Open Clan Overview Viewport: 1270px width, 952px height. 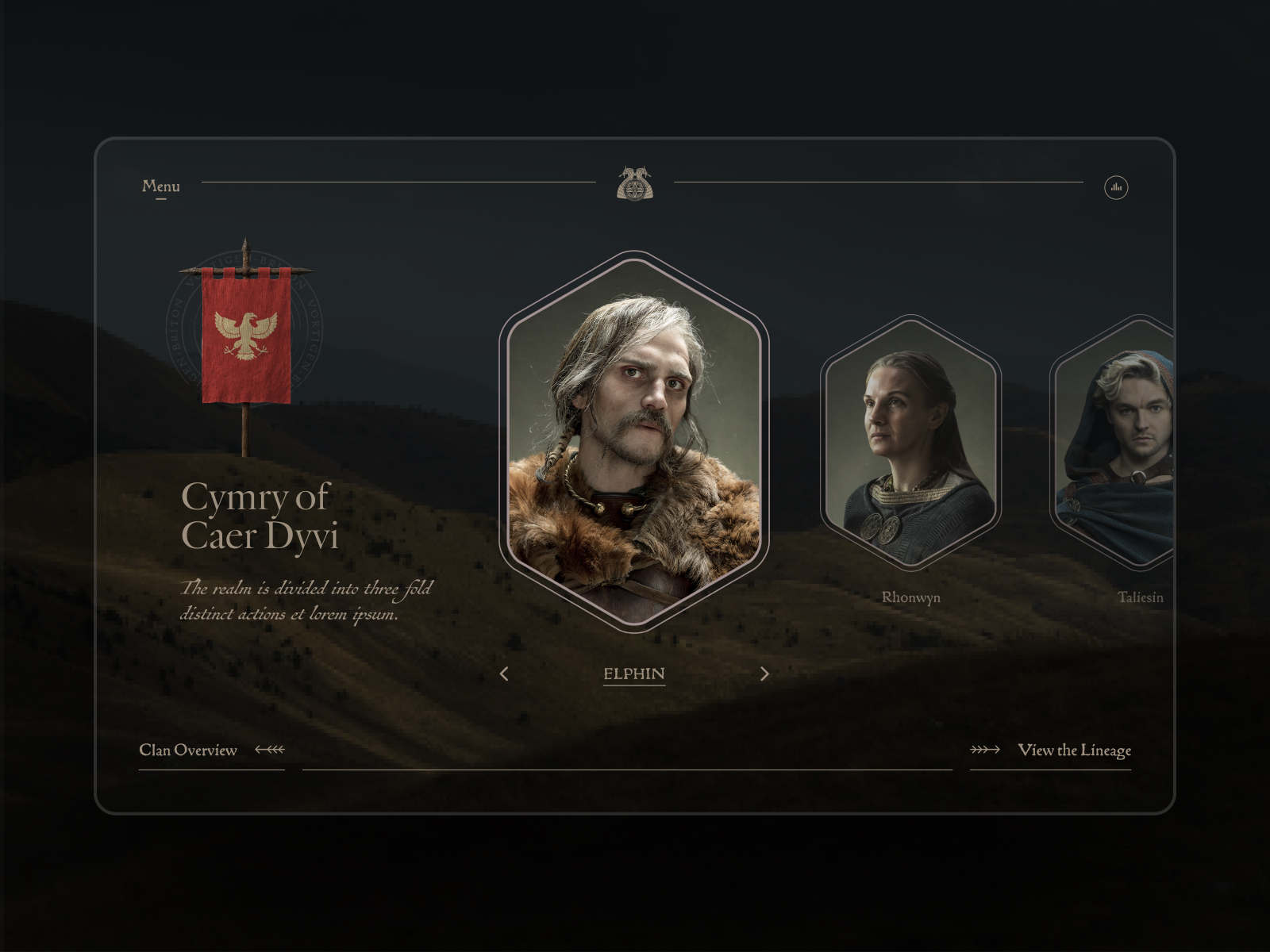point(189,749)
